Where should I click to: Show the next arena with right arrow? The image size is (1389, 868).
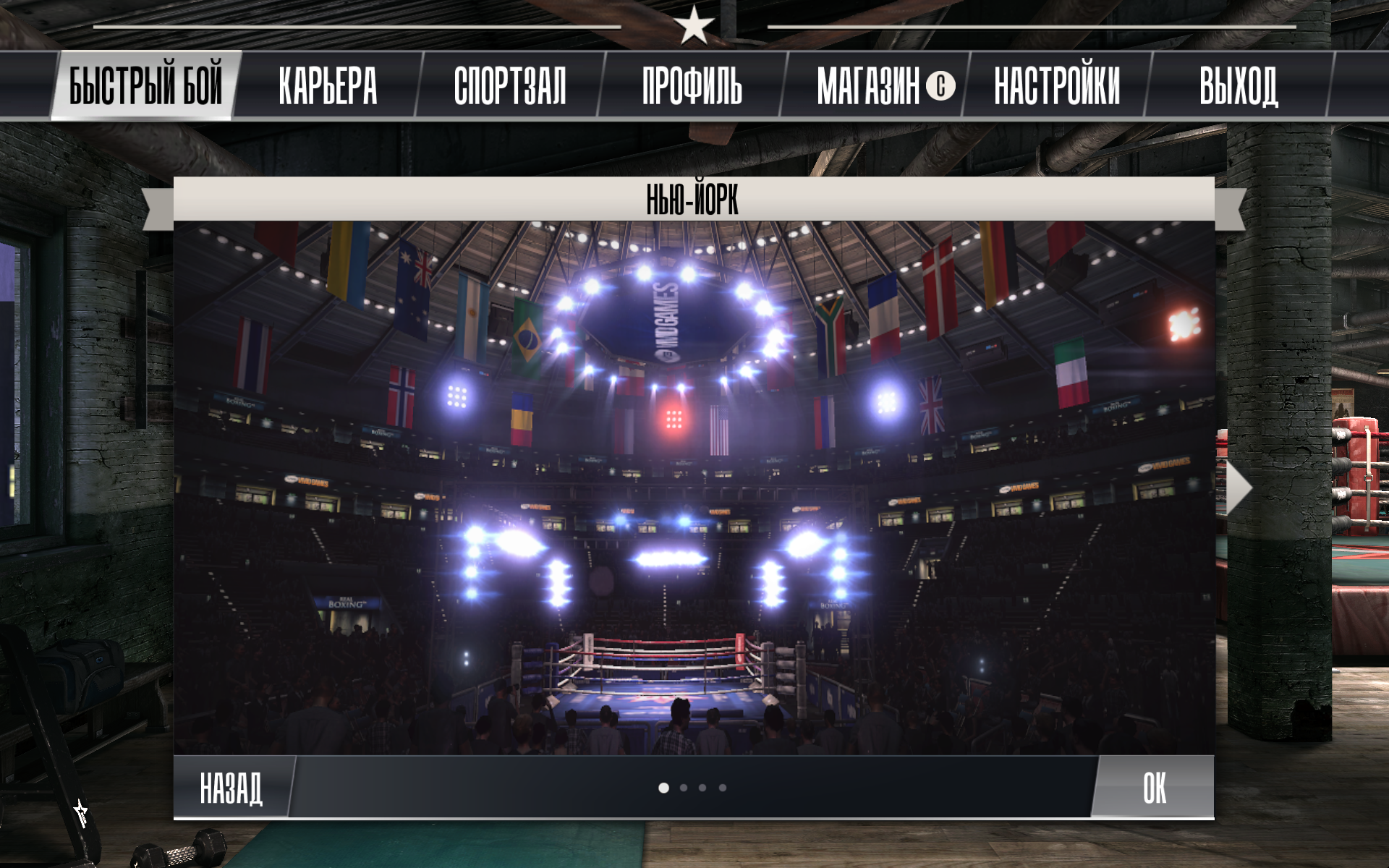coord(1238,488)
